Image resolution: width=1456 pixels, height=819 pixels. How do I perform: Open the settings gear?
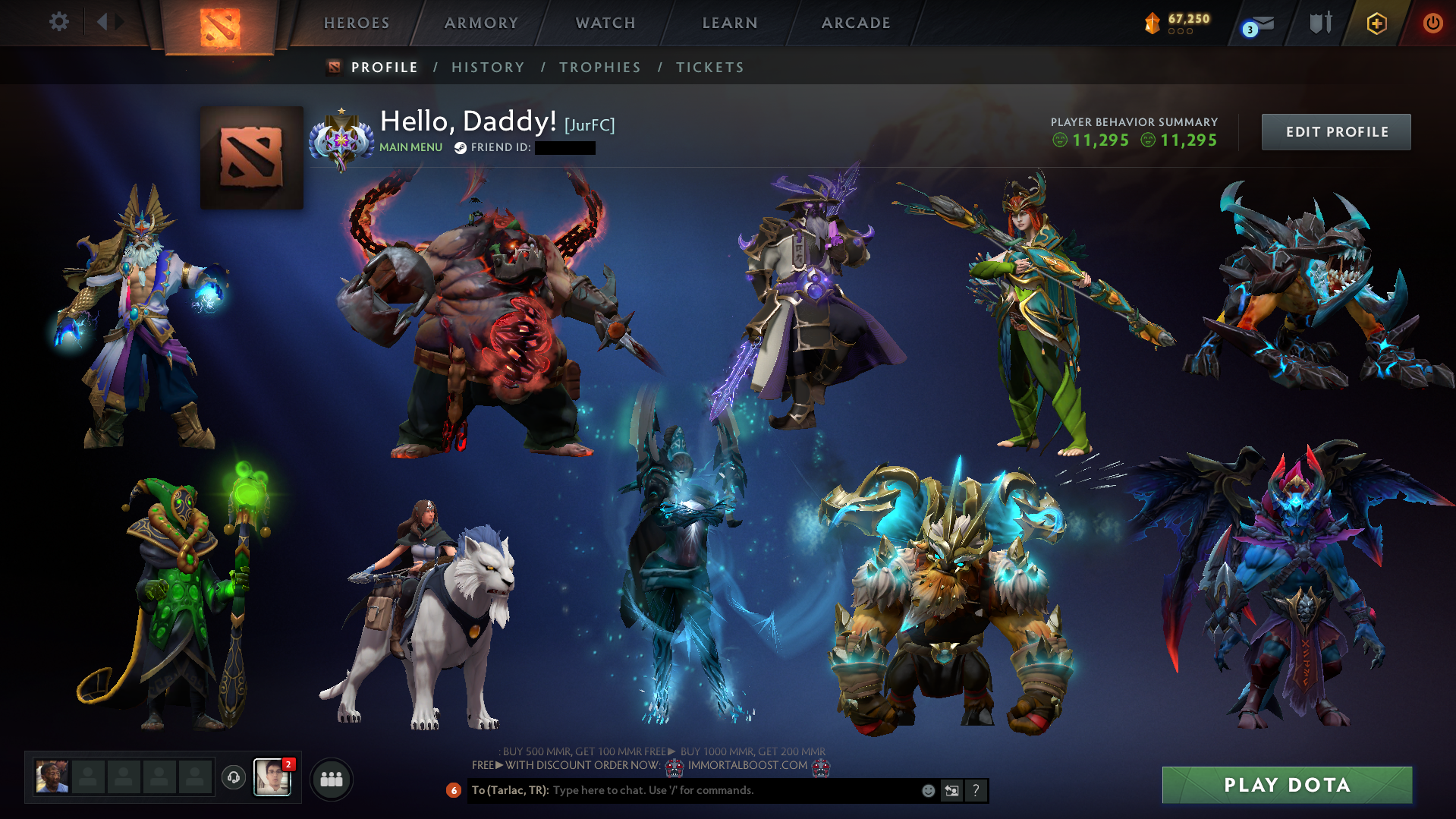tap(59, 22)
